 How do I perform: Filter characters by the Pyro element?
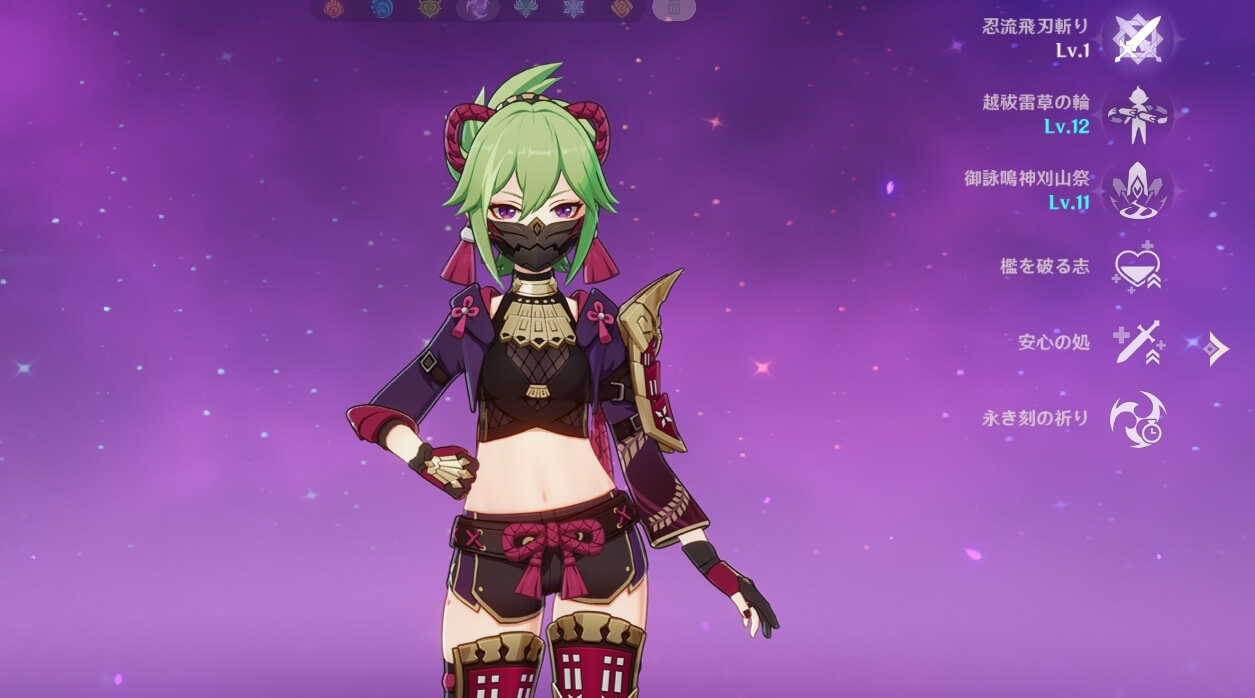[x=333, y=9]
